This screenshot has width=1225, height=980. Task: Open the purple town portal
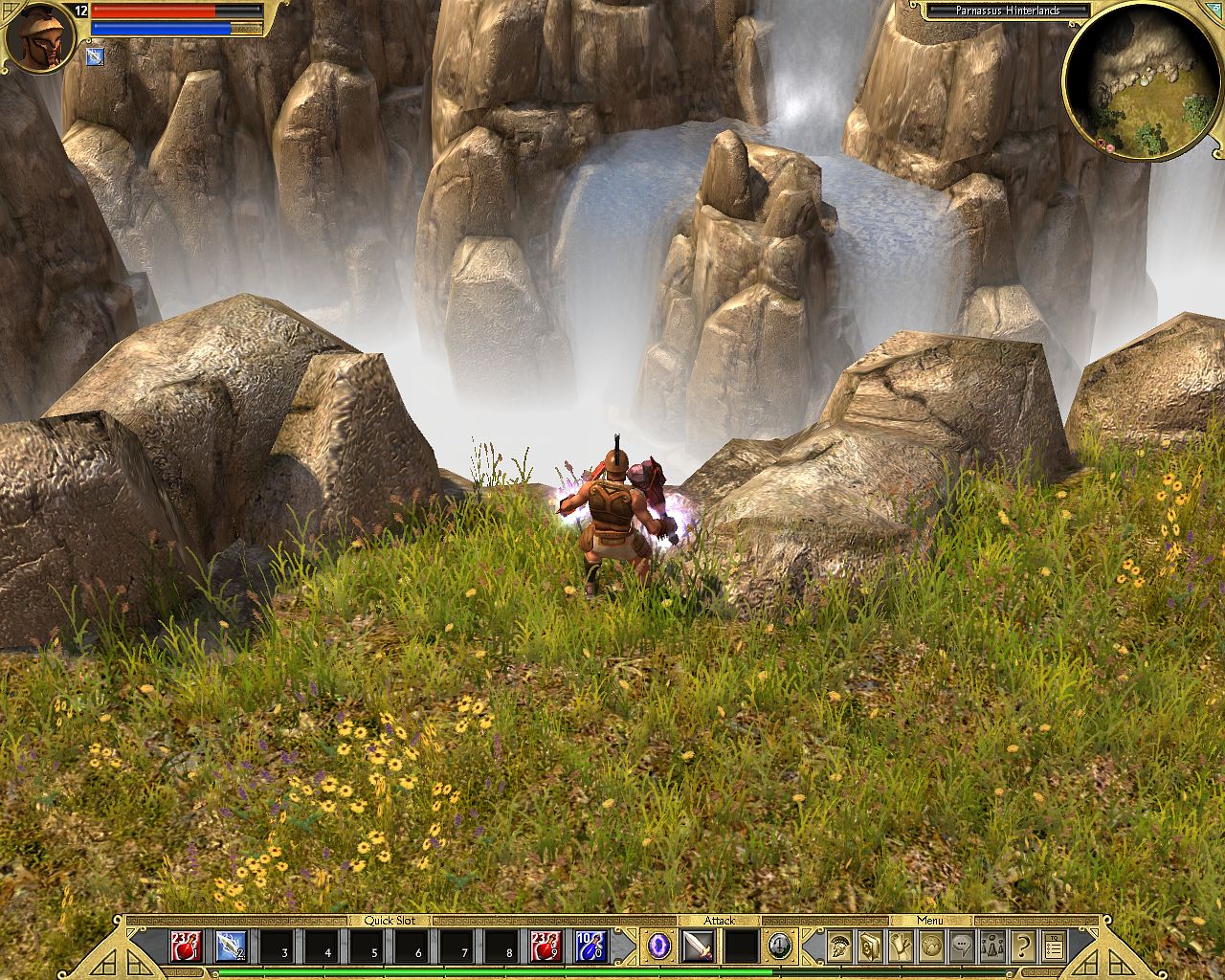point(659,947)
